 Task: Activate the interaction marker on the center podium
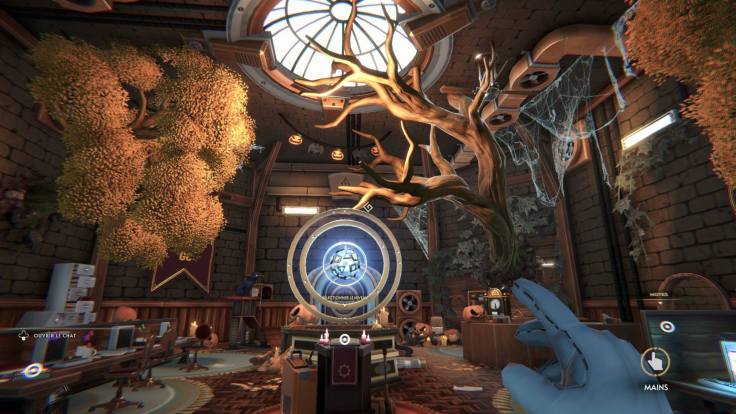pyautogui.click(x=344, y=339)
